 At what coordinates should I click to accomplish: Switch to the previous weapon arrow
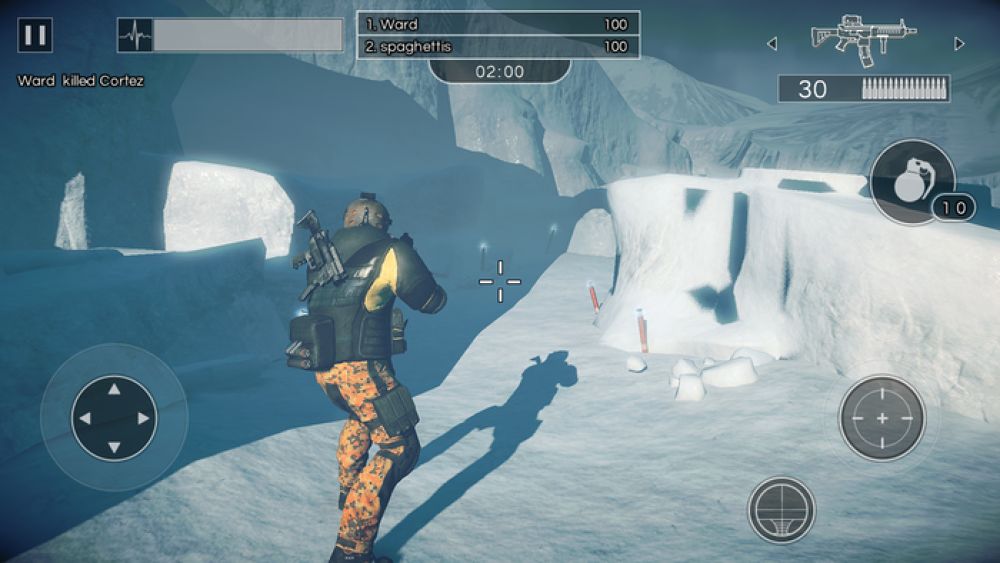[771, 43]
